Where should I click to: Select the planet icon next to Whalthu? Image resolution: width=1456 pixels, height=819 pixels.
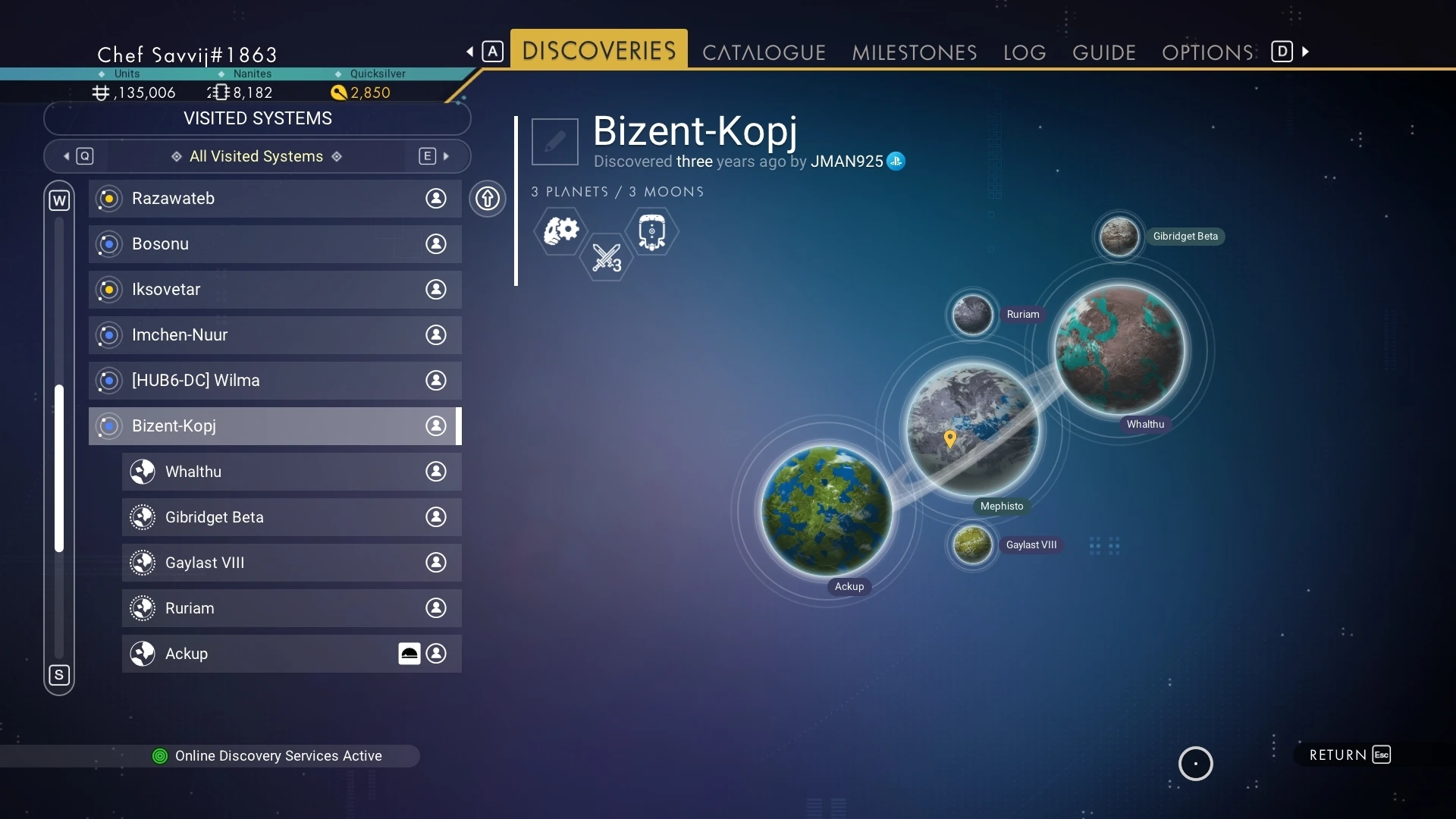[143, 471]
